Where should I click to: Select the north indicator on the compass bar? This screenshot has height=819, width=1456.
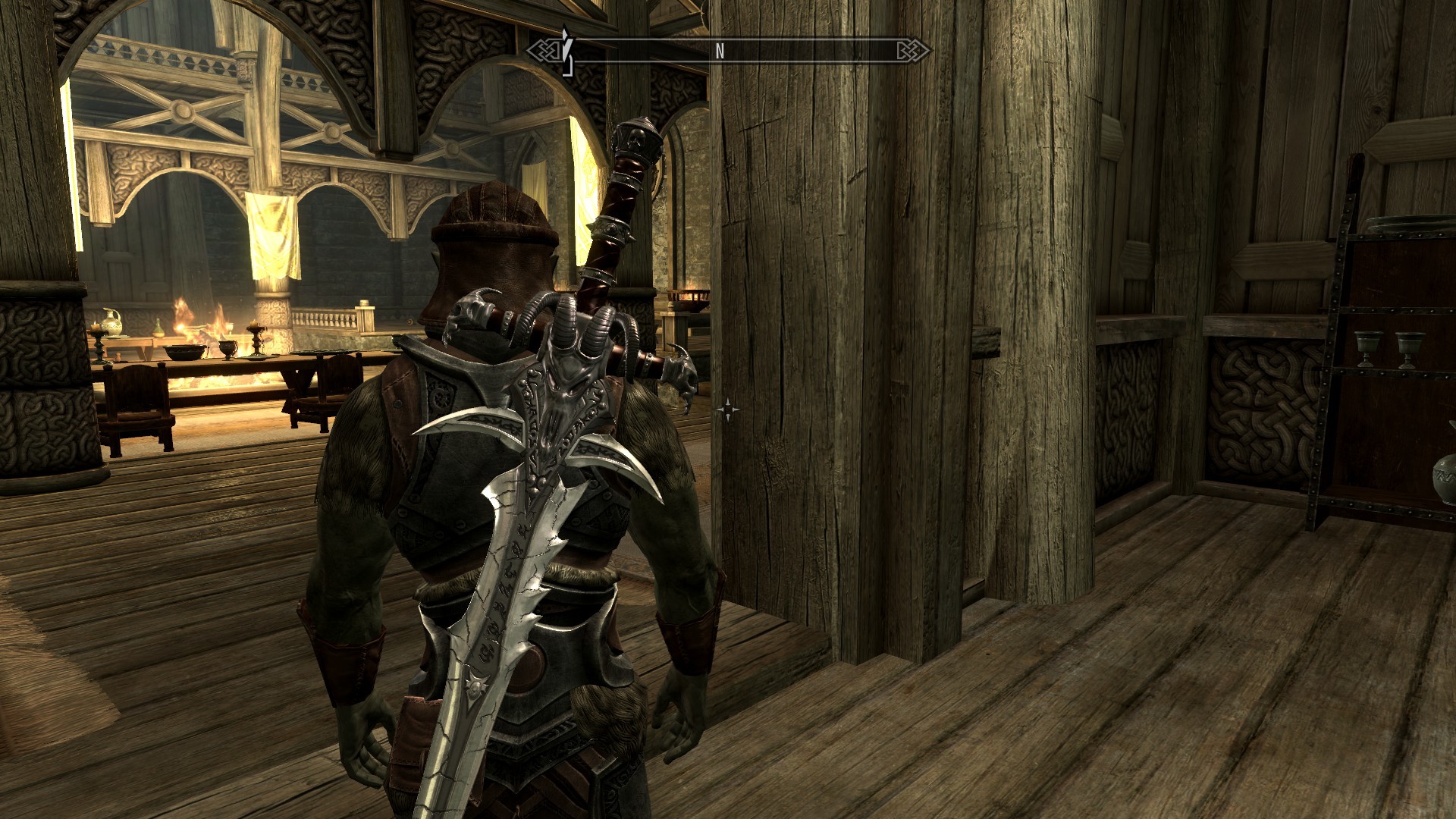pyautogui.click(x=720, y=52)
